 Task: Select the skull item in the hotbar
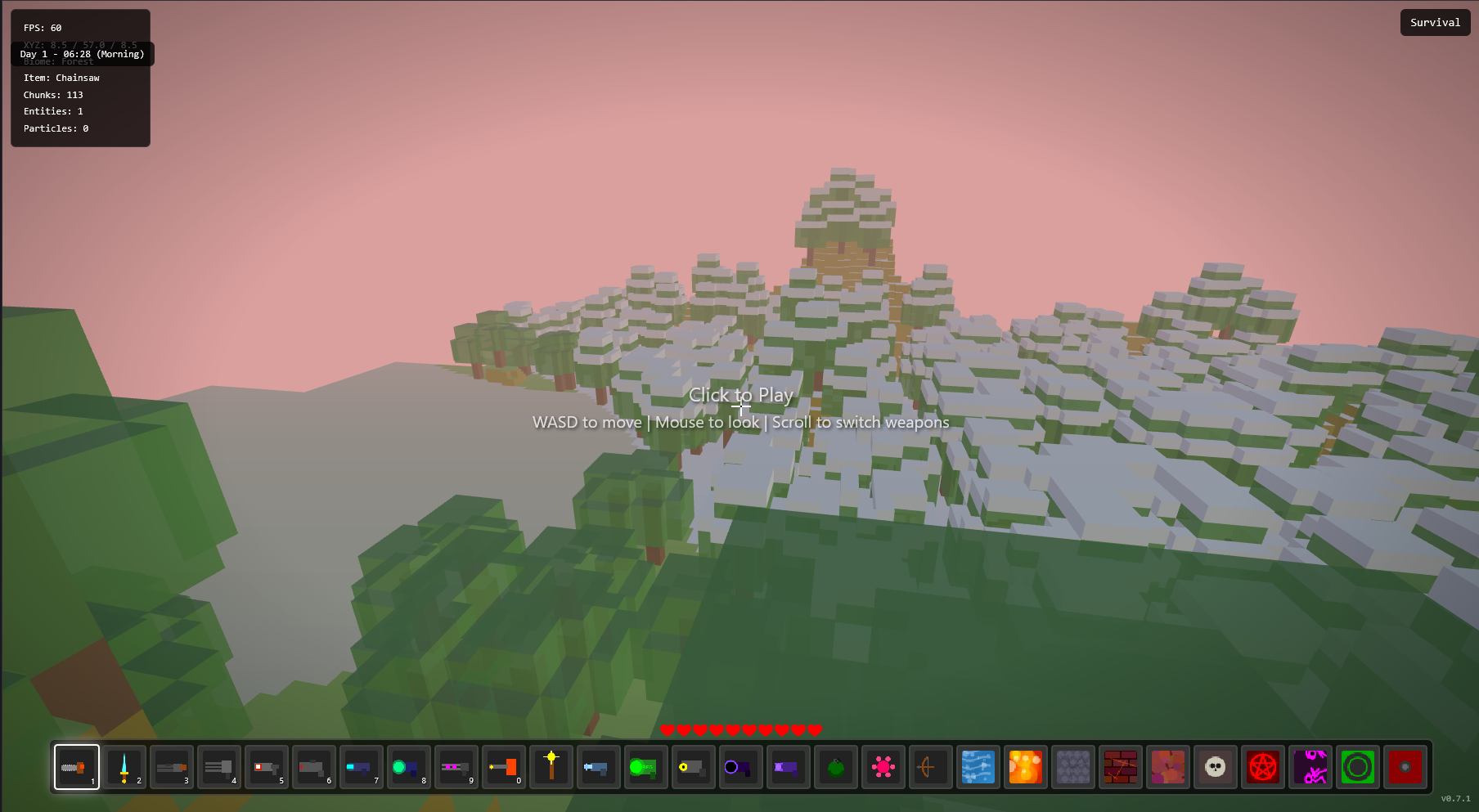[x=1215, y=767]
